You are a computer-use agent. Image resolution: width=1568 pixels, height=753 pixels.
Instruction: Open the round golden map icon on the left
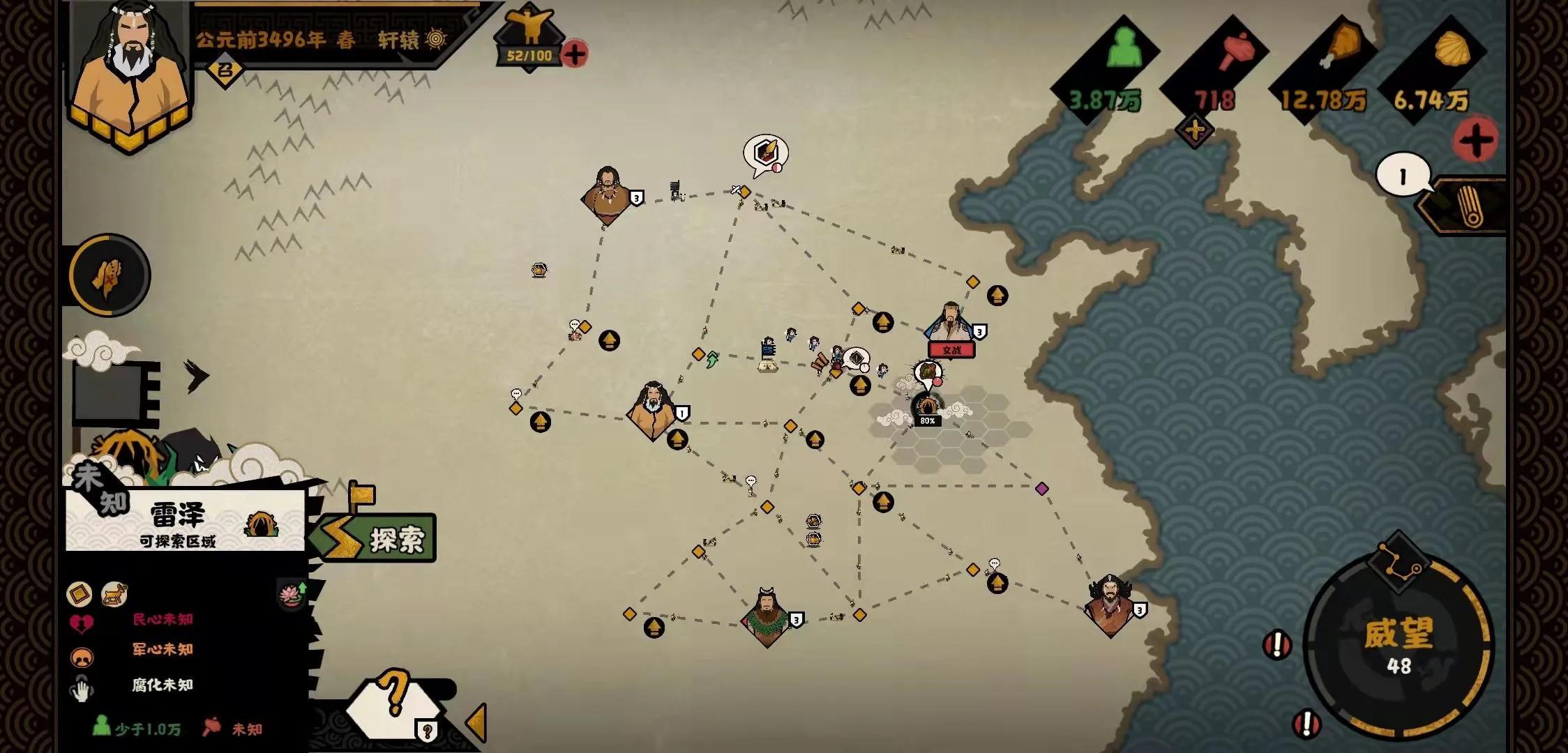click(109, 275)
